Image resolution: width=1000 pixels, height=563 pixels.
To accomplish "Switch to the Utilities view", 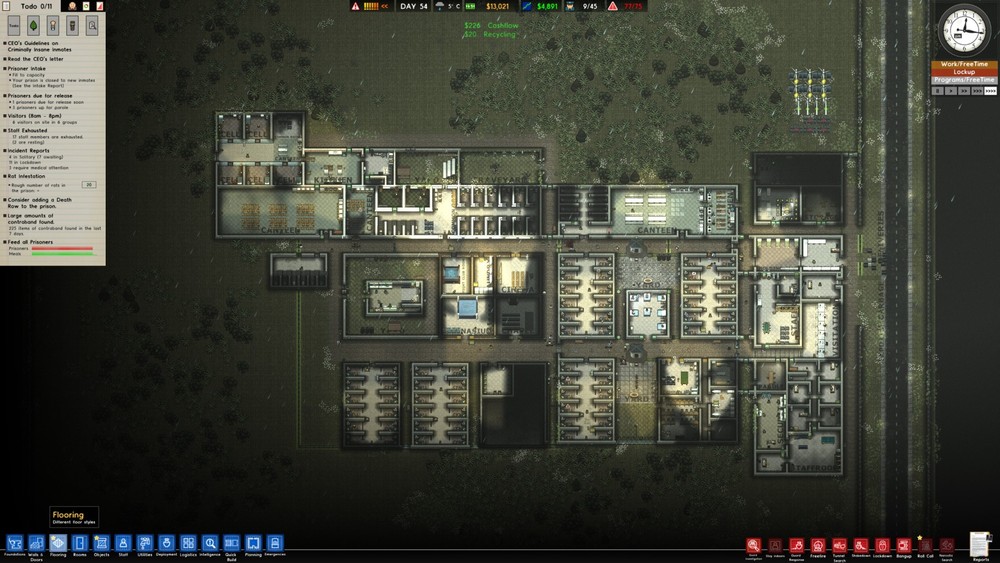I will click(x=145, y=543).
